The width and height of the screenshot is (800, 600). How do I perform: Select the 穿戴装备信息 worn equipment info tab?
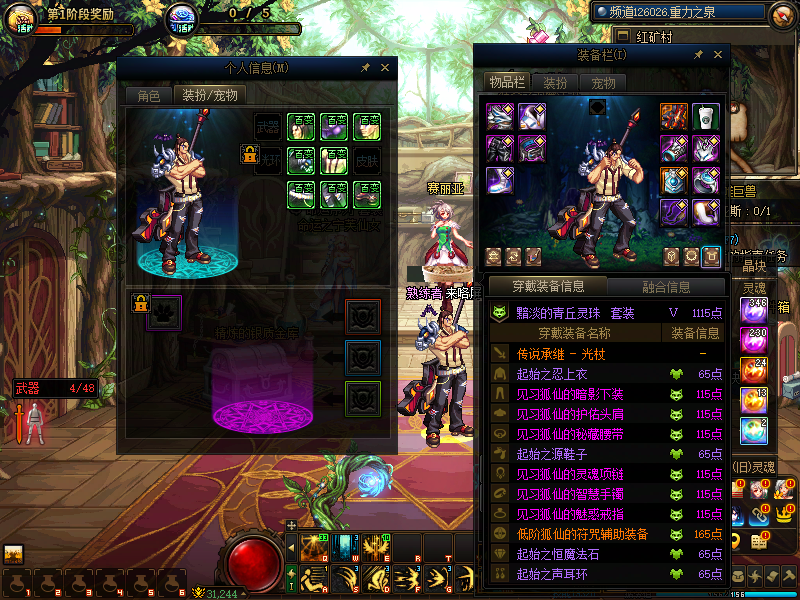coord(548,287)
